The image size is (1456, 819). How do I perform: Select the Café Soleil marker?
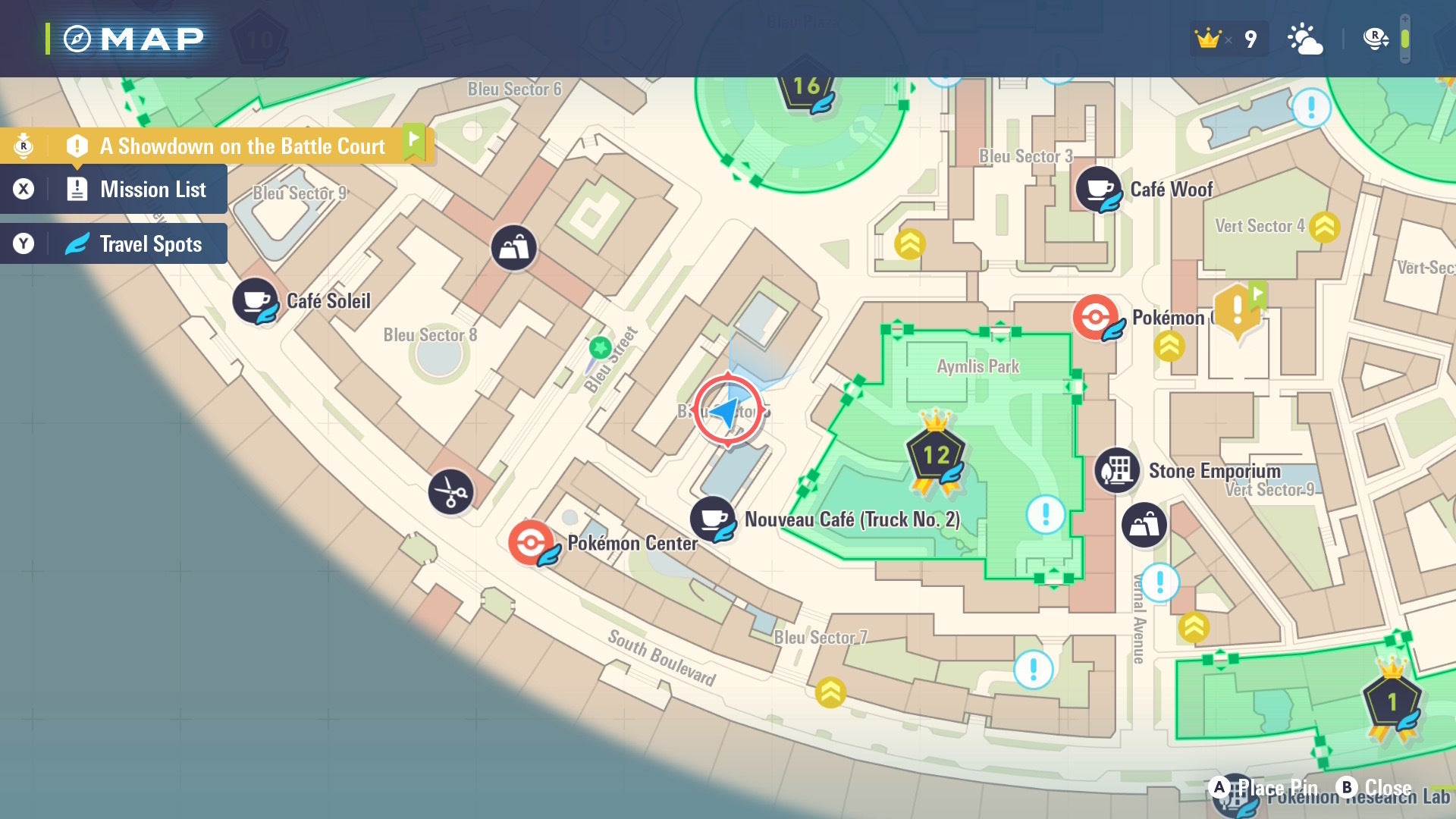[255, 301]
